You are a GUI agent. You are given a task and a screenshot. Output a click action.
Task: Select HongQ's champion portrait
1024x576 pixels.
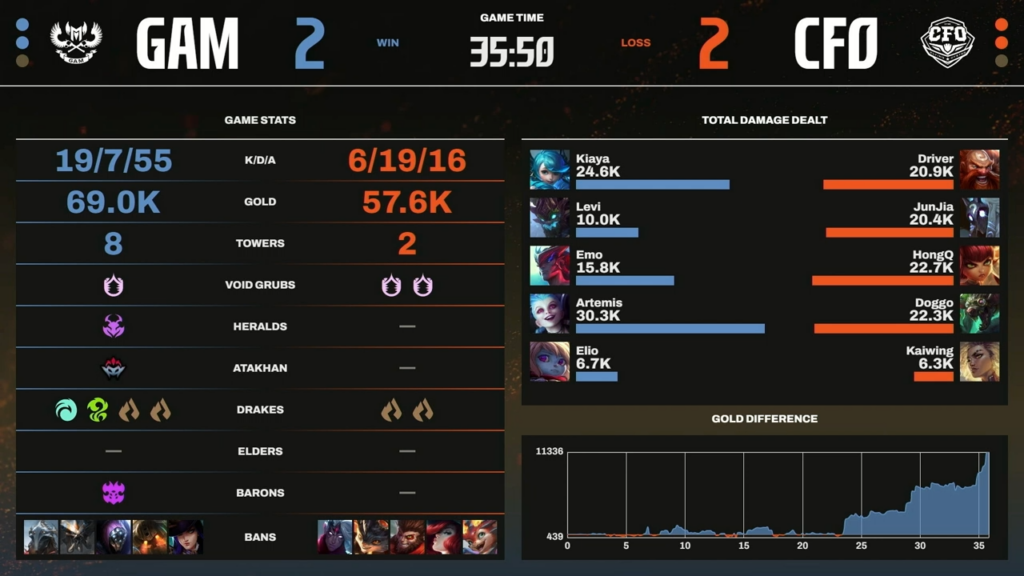979,266
